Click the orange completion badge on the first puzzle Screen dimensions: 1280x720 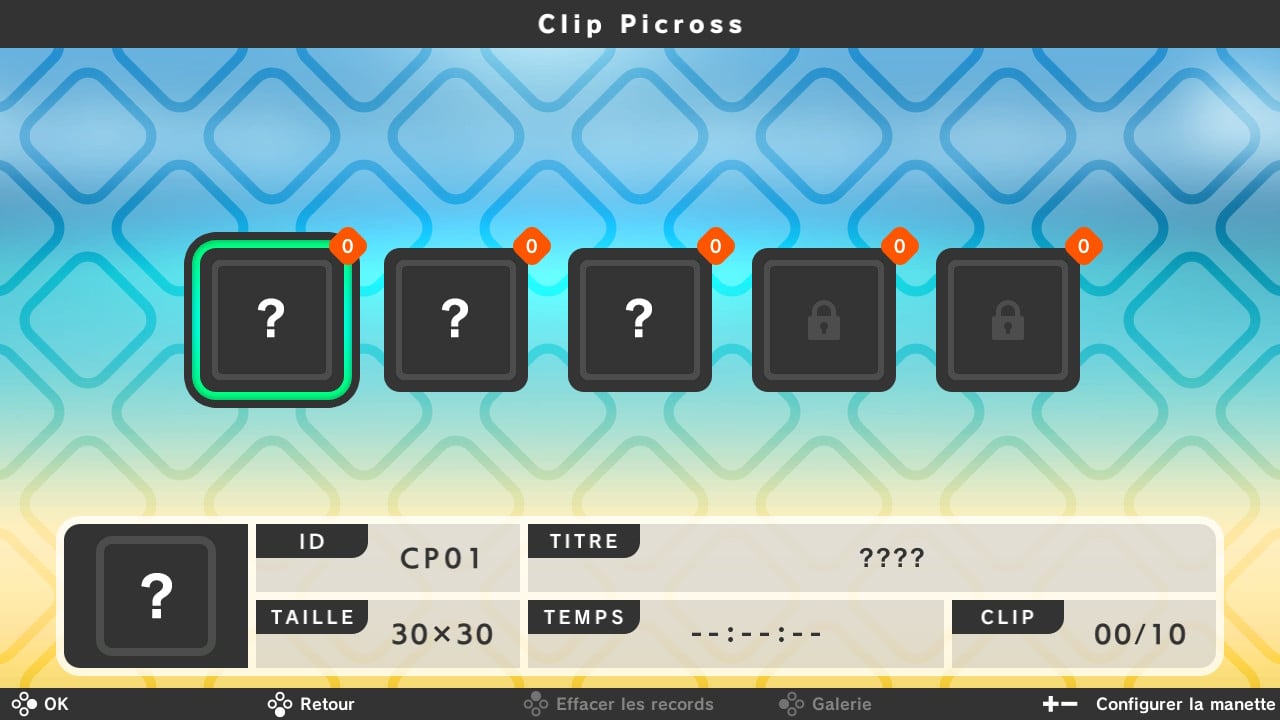pyautogui.click(x=348, y=246)
